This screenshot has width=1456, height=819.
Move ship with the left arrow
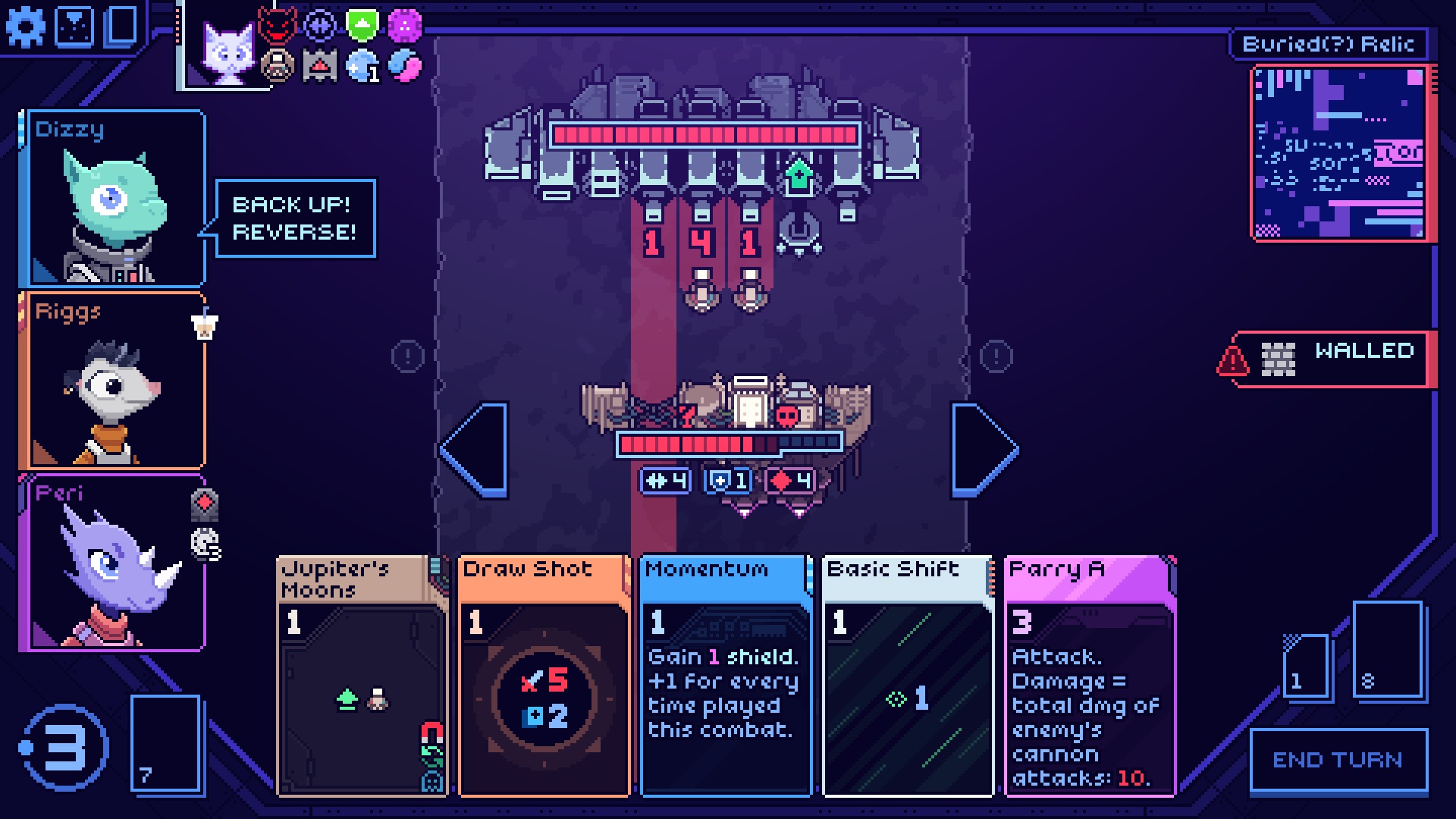click(x=476, y=450)
